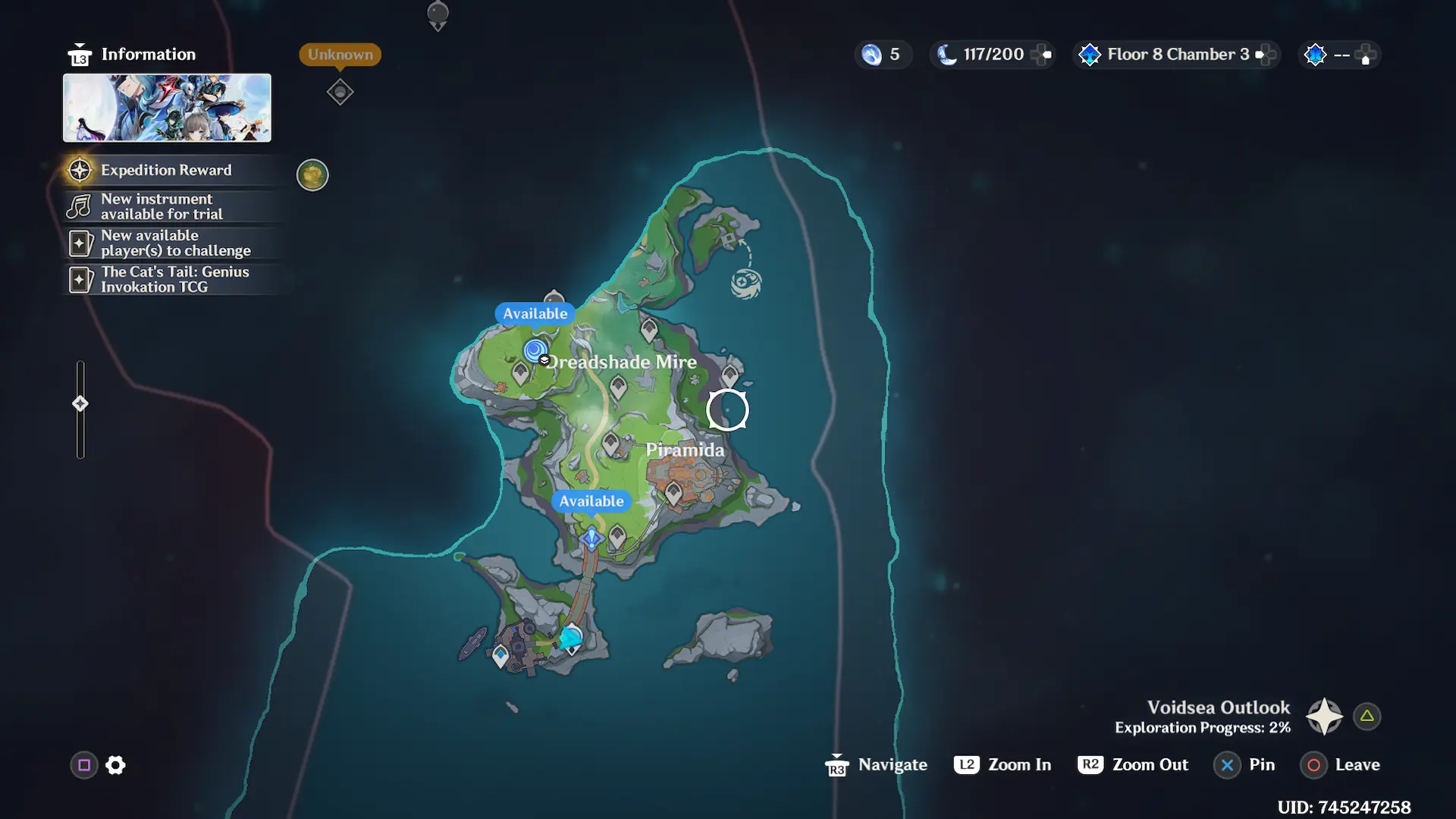Viewport: 1456px width, 819px height.
Task: Open the Floor 8 Chamber 3 Spiral Abyss icon
Action: [x=1090, y=54]
